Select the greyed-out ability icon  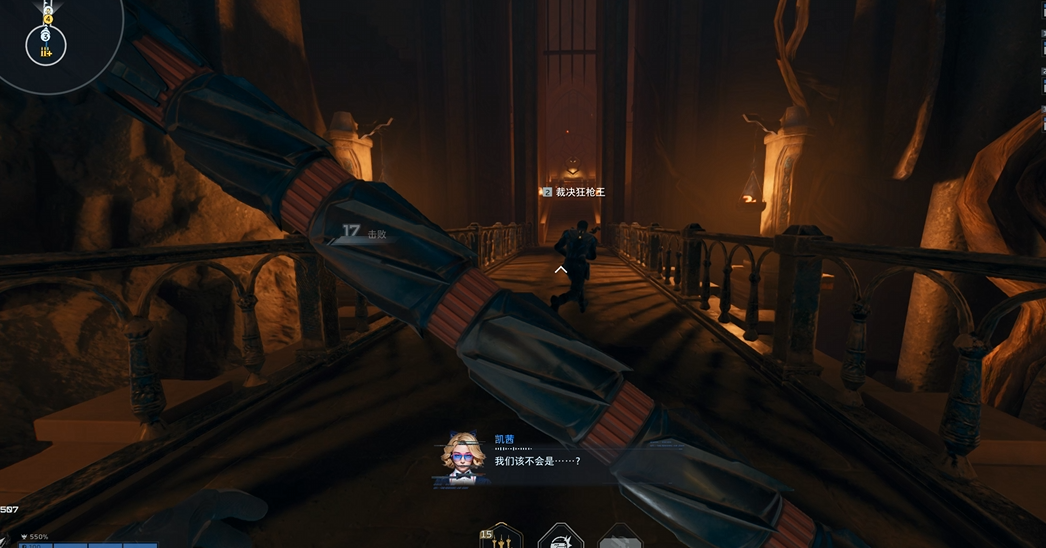[x=620, y=537]
